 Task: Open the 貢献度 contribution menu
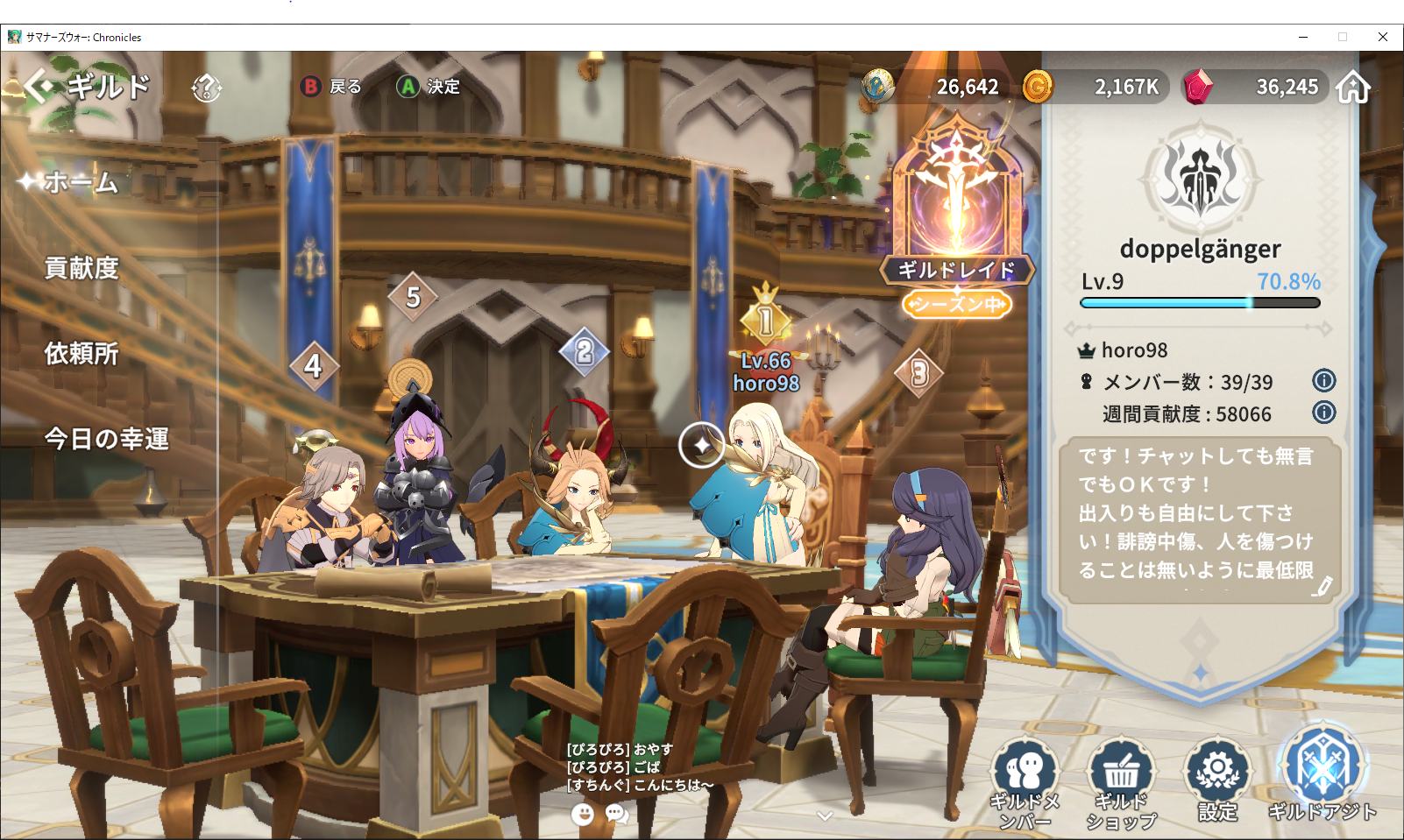(82, 268)
